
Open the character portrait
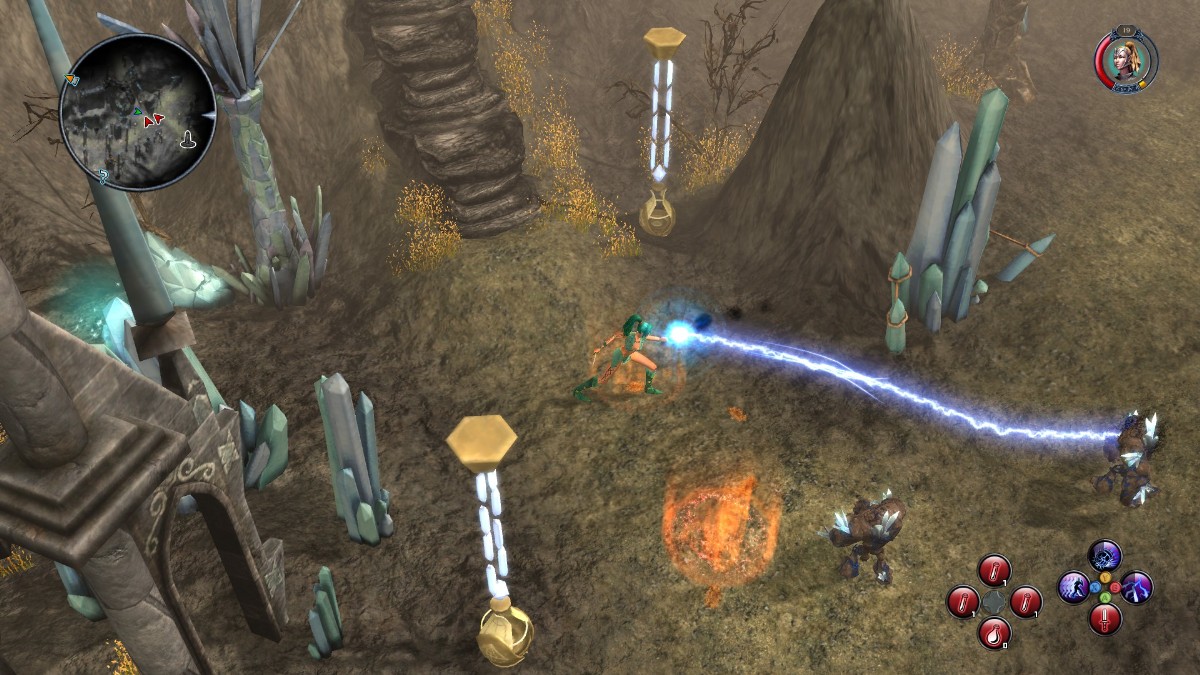[1125, 60]
